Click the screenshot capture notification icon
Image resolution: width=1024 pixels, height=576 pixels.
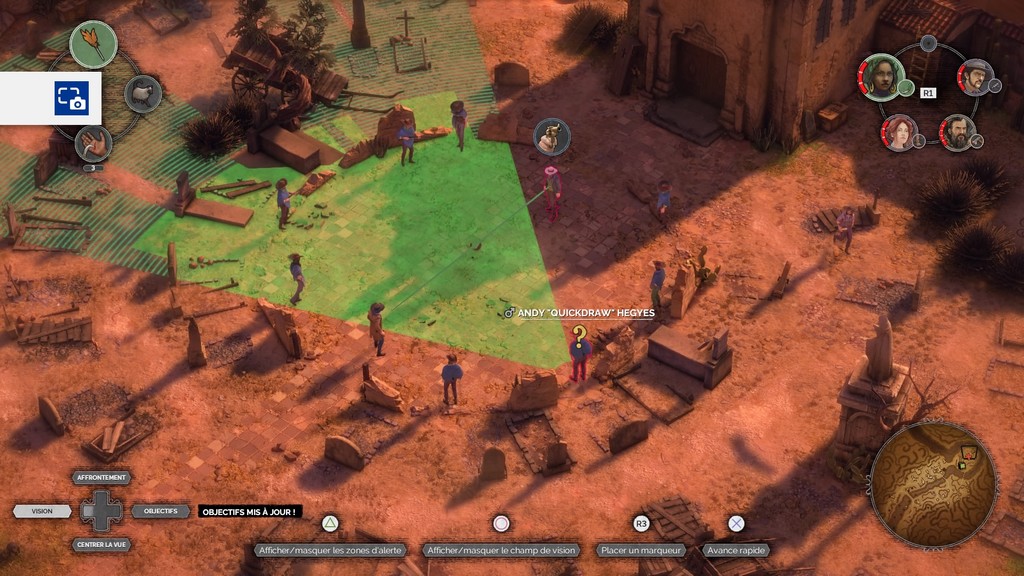click(70, 98)
